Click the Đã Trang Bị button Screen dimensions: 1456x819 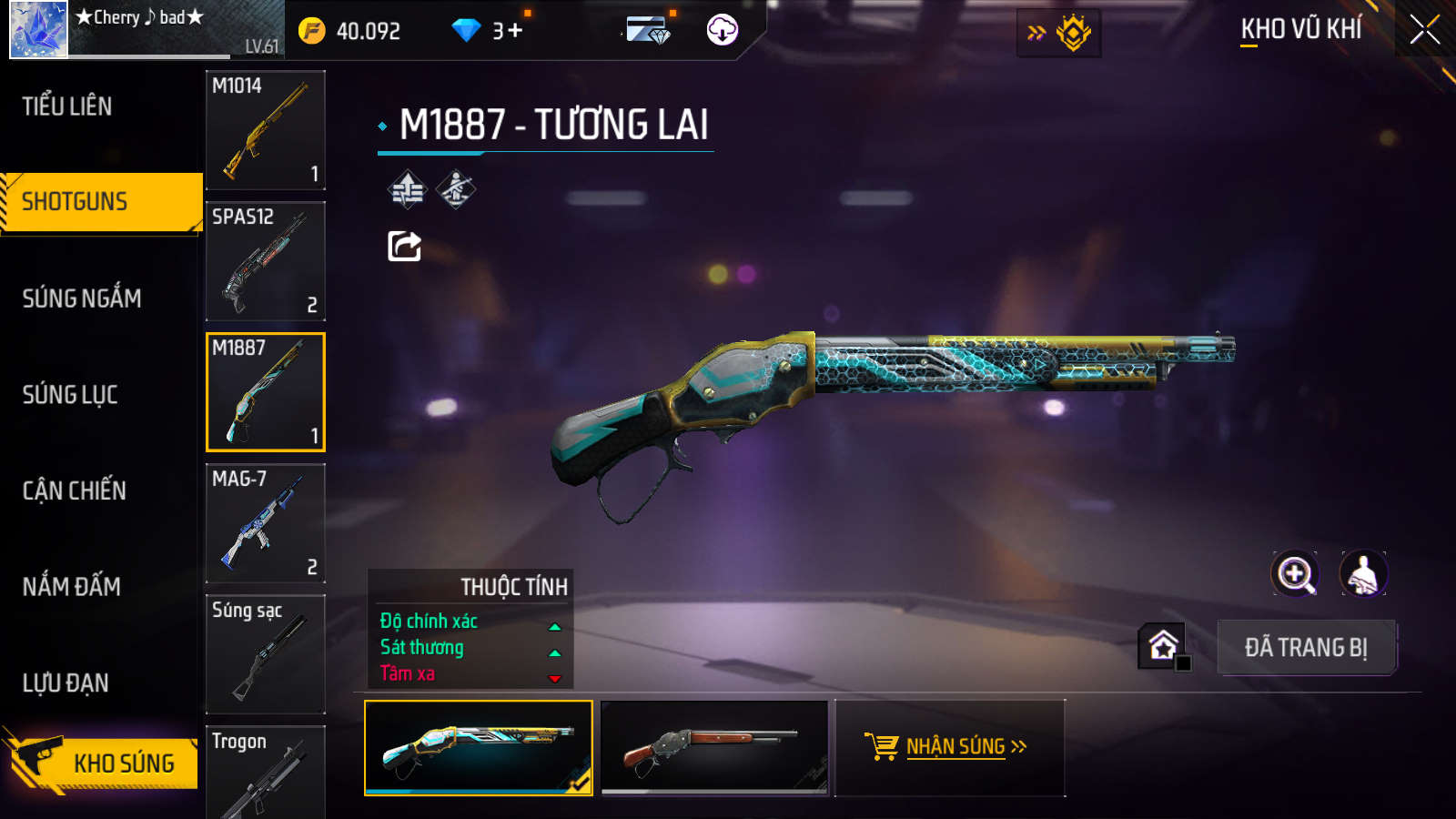1306,647
